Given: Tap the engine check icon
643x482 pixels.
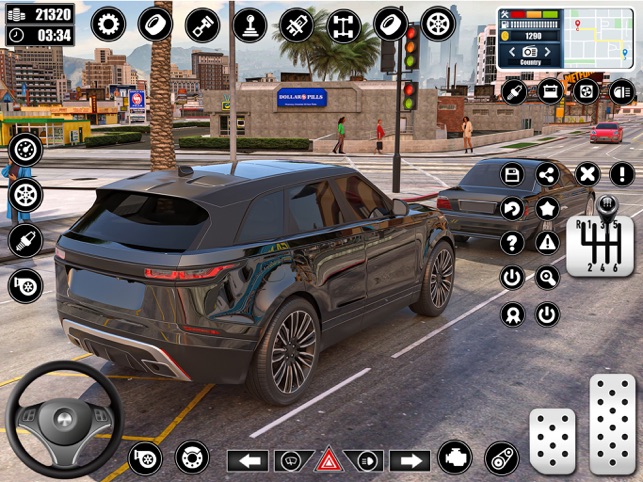Looking at the screenshot, I should [455, 457].
